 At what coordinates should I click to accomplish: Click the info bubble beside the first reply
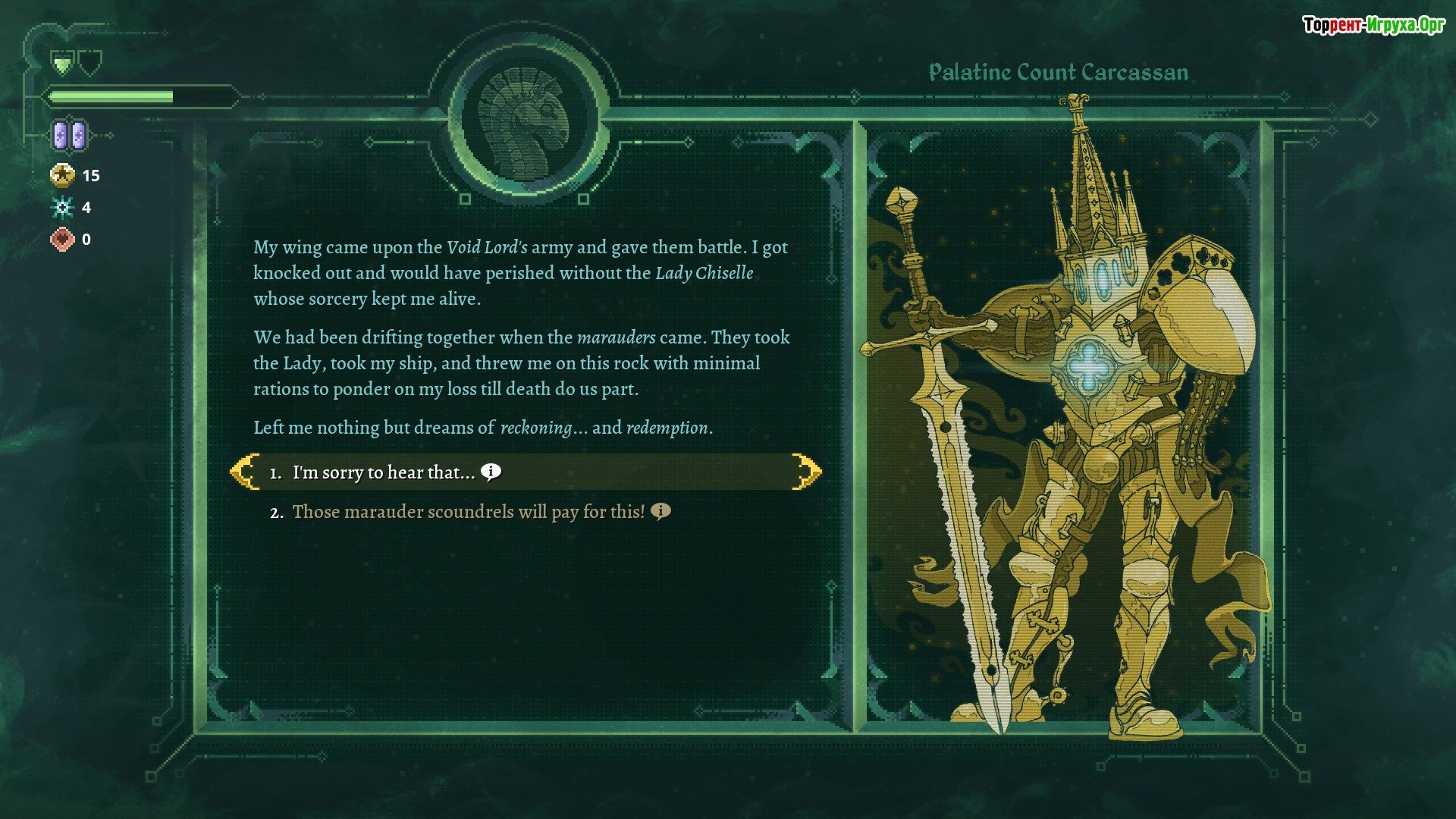point(491,472)
